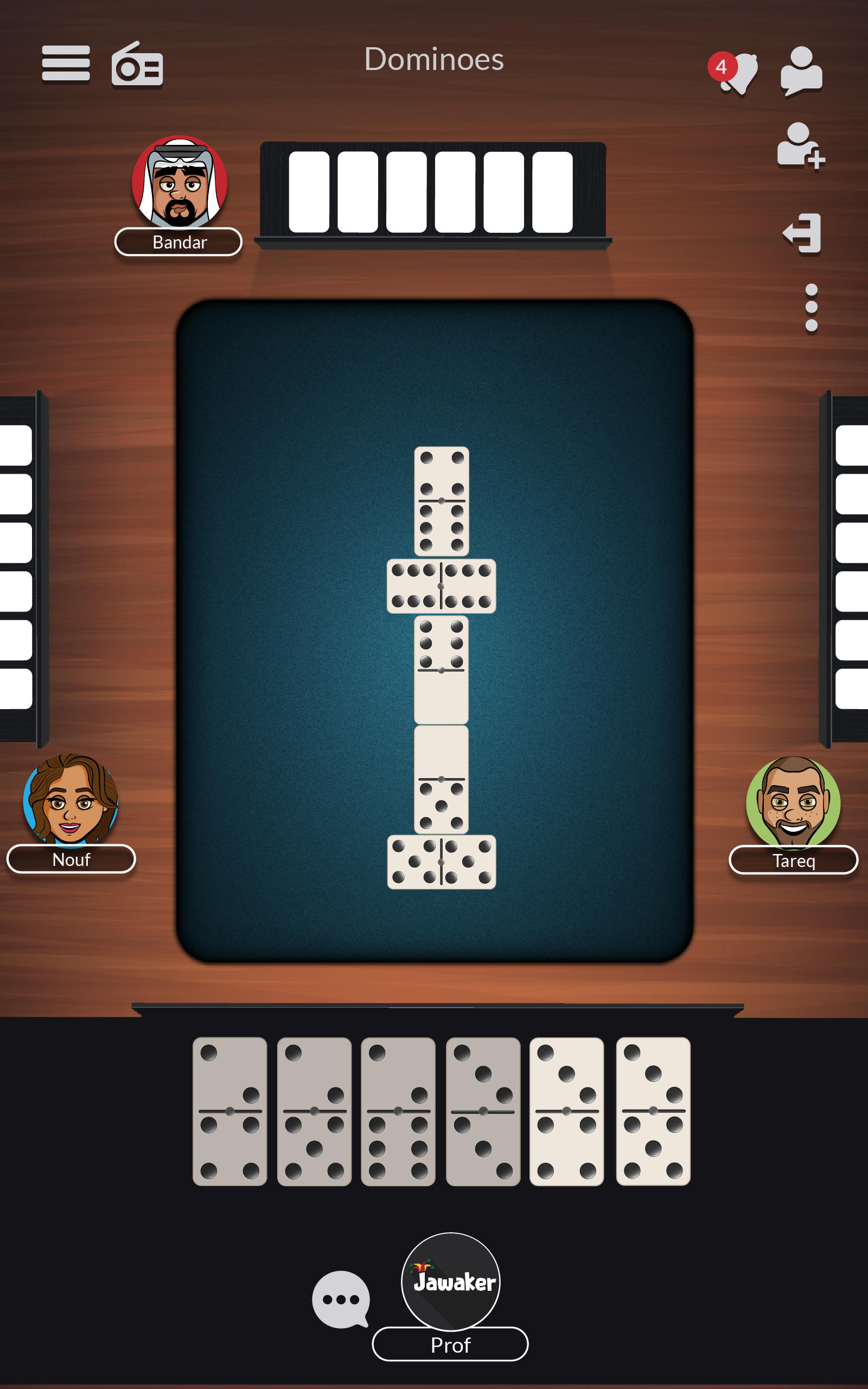This screenshot has height=1389, width=868.
Task: Select the radio music icon
Action: coord(138,65)
